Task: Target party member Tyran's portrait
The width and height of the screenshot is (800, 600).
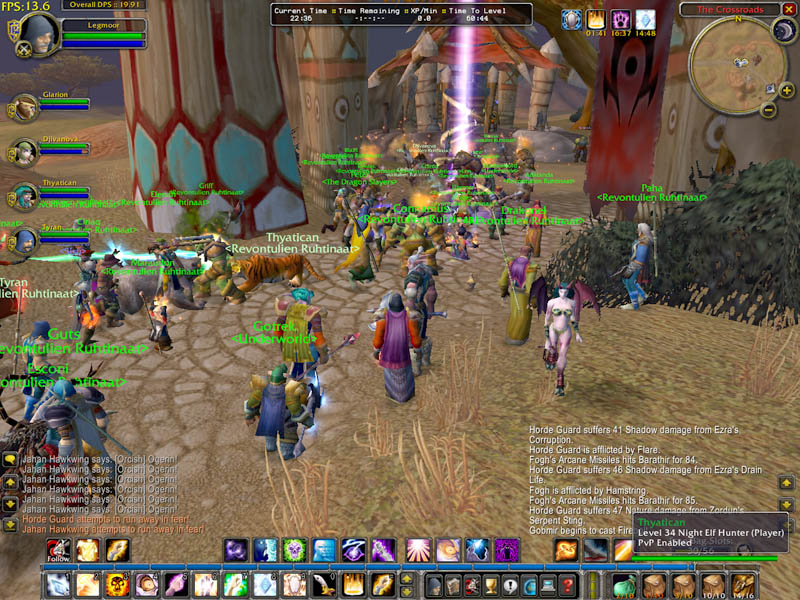Action: coord(24,239)
